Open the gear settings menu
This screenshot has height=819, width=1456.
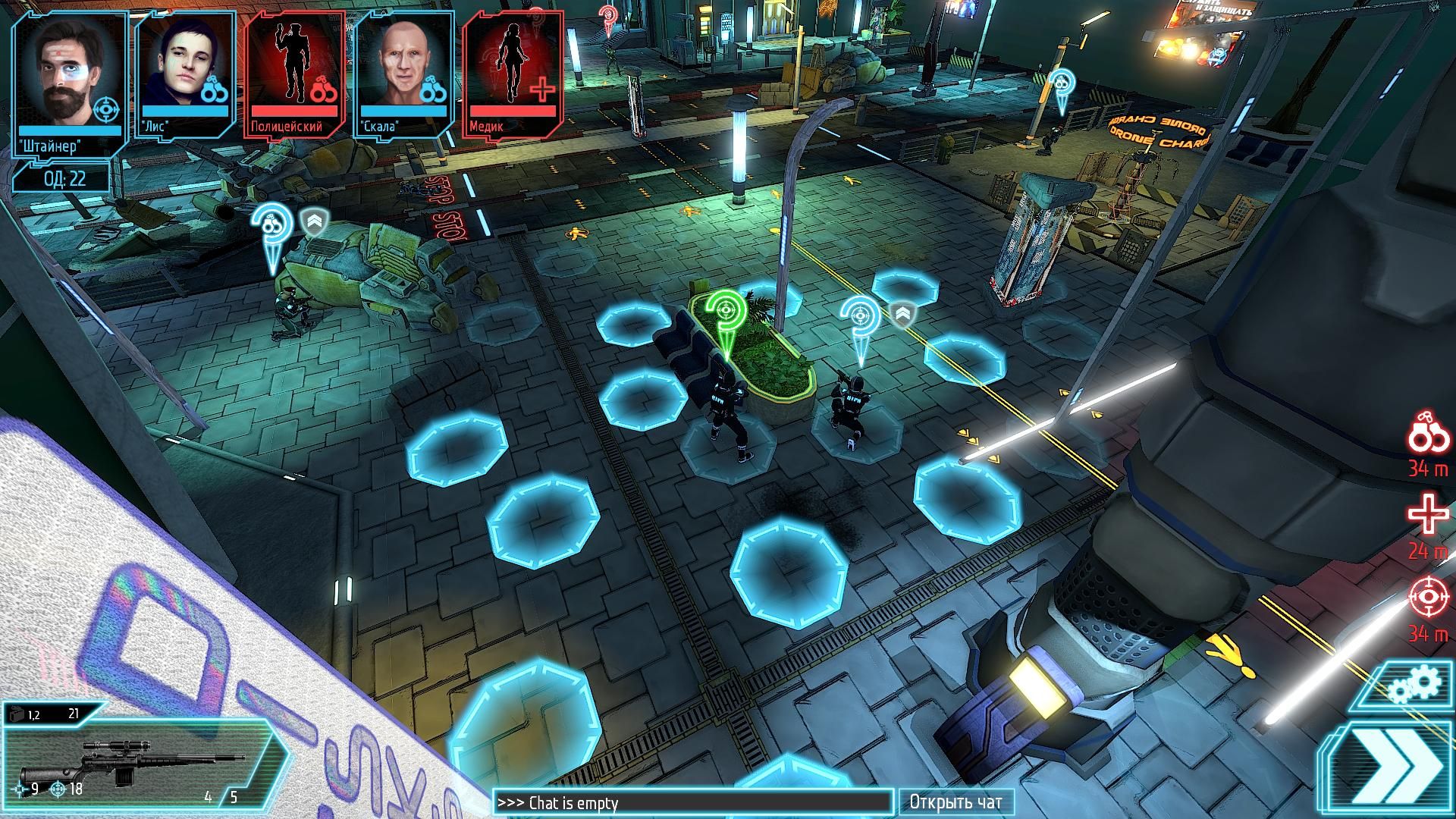(x=1415, y=686)
